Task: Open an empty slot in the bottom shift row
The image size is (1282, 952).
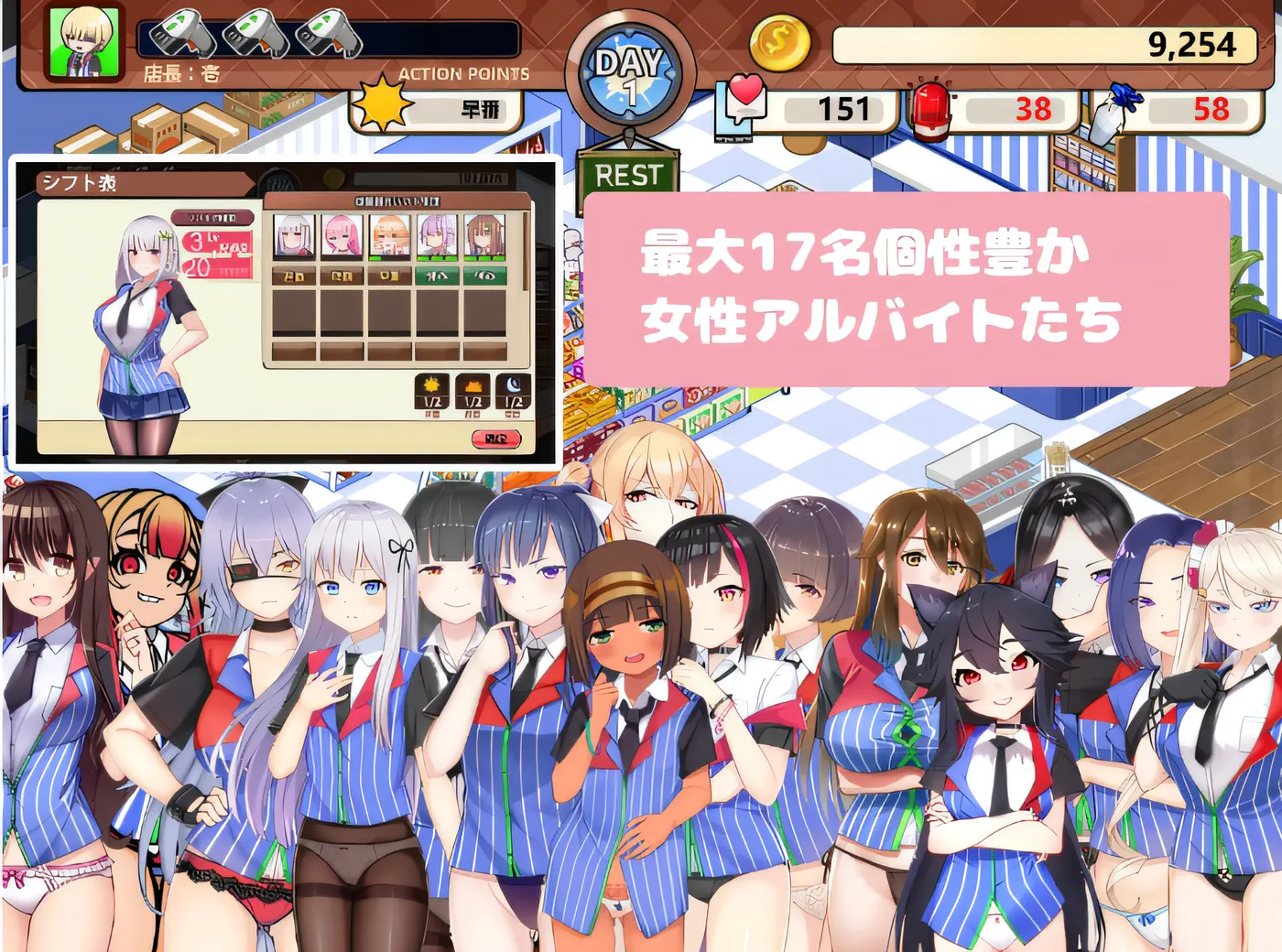Action: pyautogui.click(x=295, y=351)
